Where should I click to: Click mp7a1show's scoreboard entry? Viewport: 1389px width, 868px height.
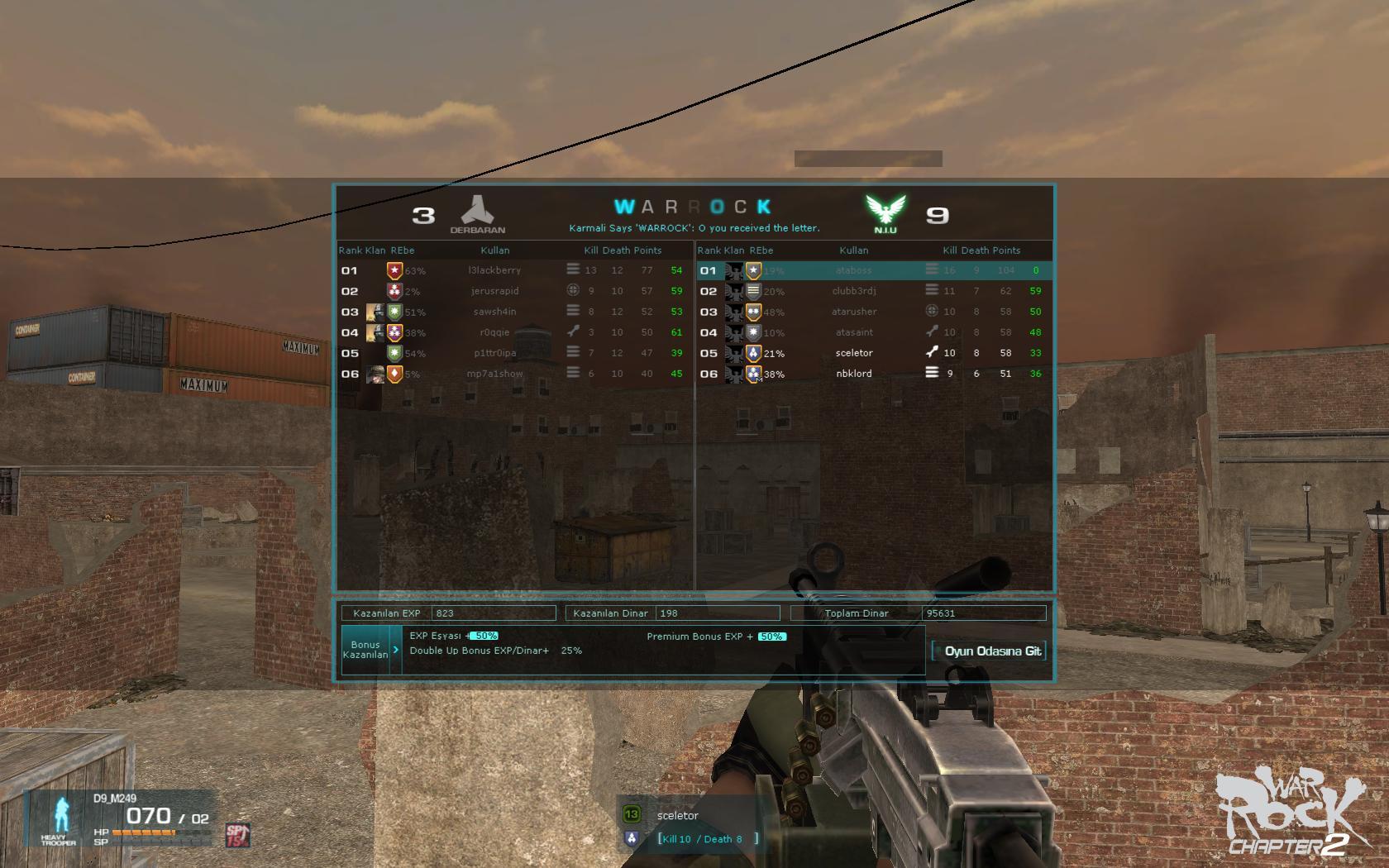(494, 374)
